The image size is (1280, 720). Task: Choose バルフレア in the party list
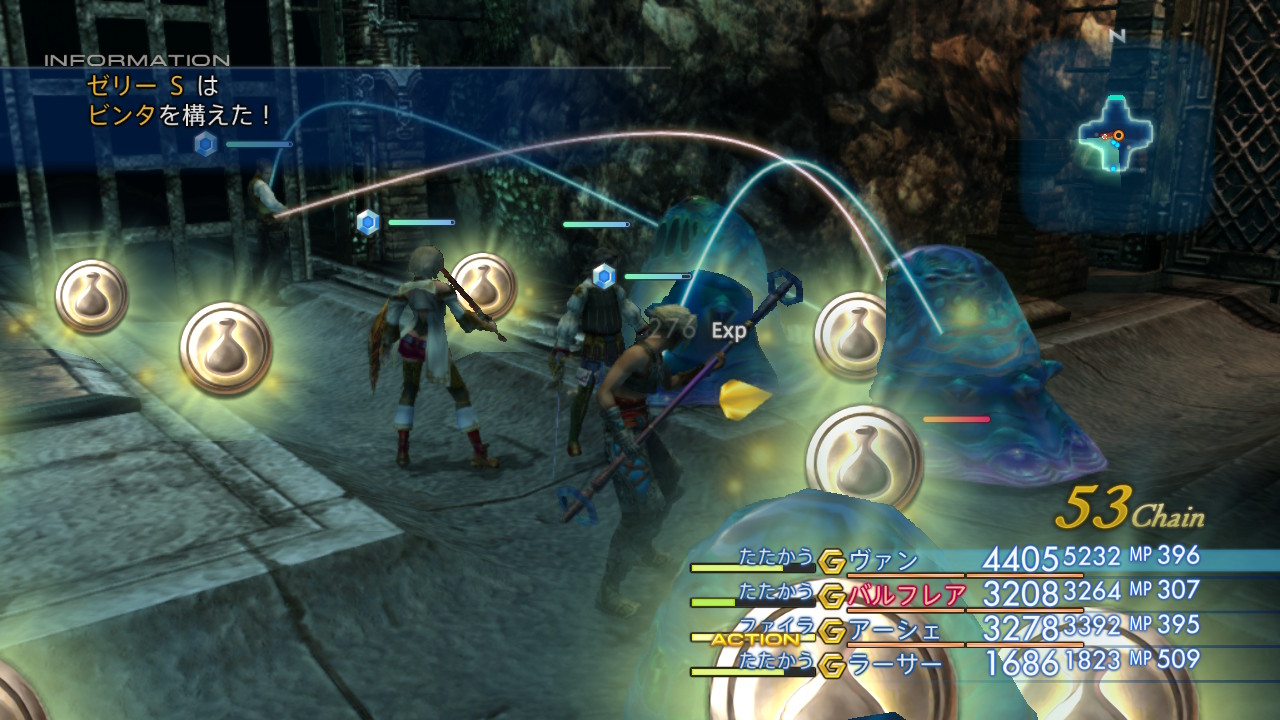tap(906, 595)
